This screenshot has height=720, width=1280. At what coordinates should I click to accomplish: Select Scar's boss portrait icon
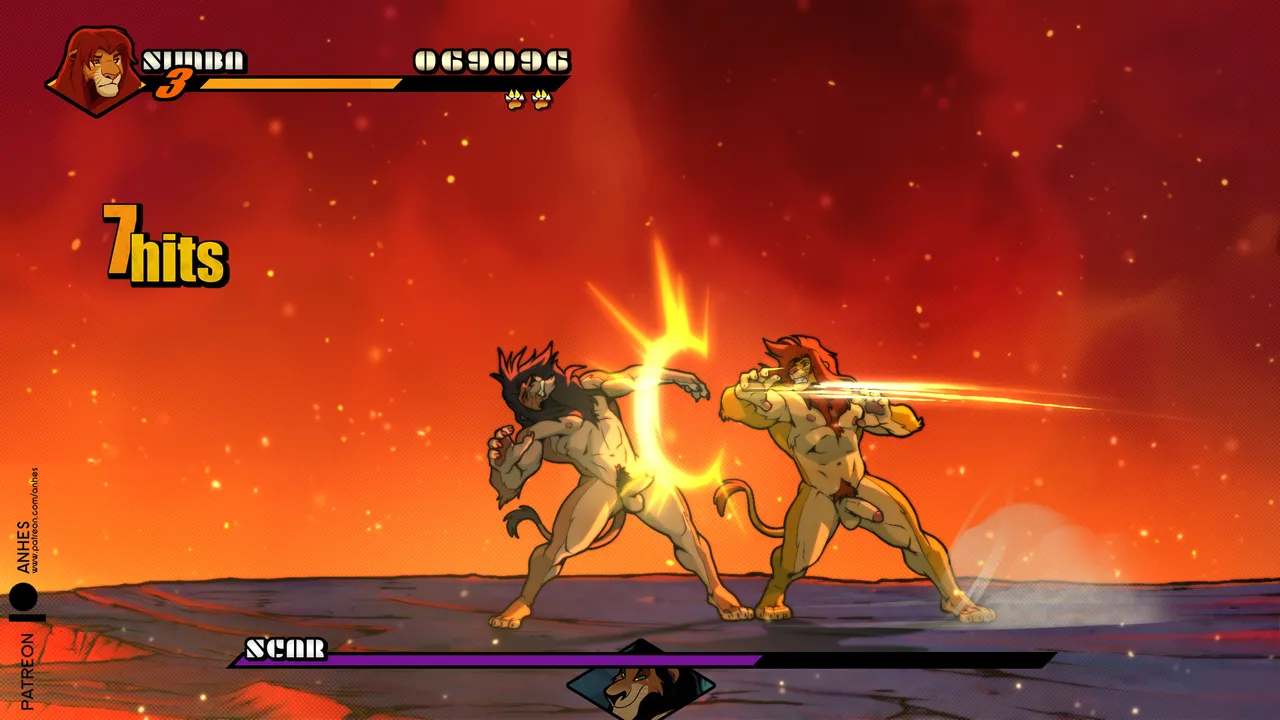pyautogui.click(x=640, y=684)
